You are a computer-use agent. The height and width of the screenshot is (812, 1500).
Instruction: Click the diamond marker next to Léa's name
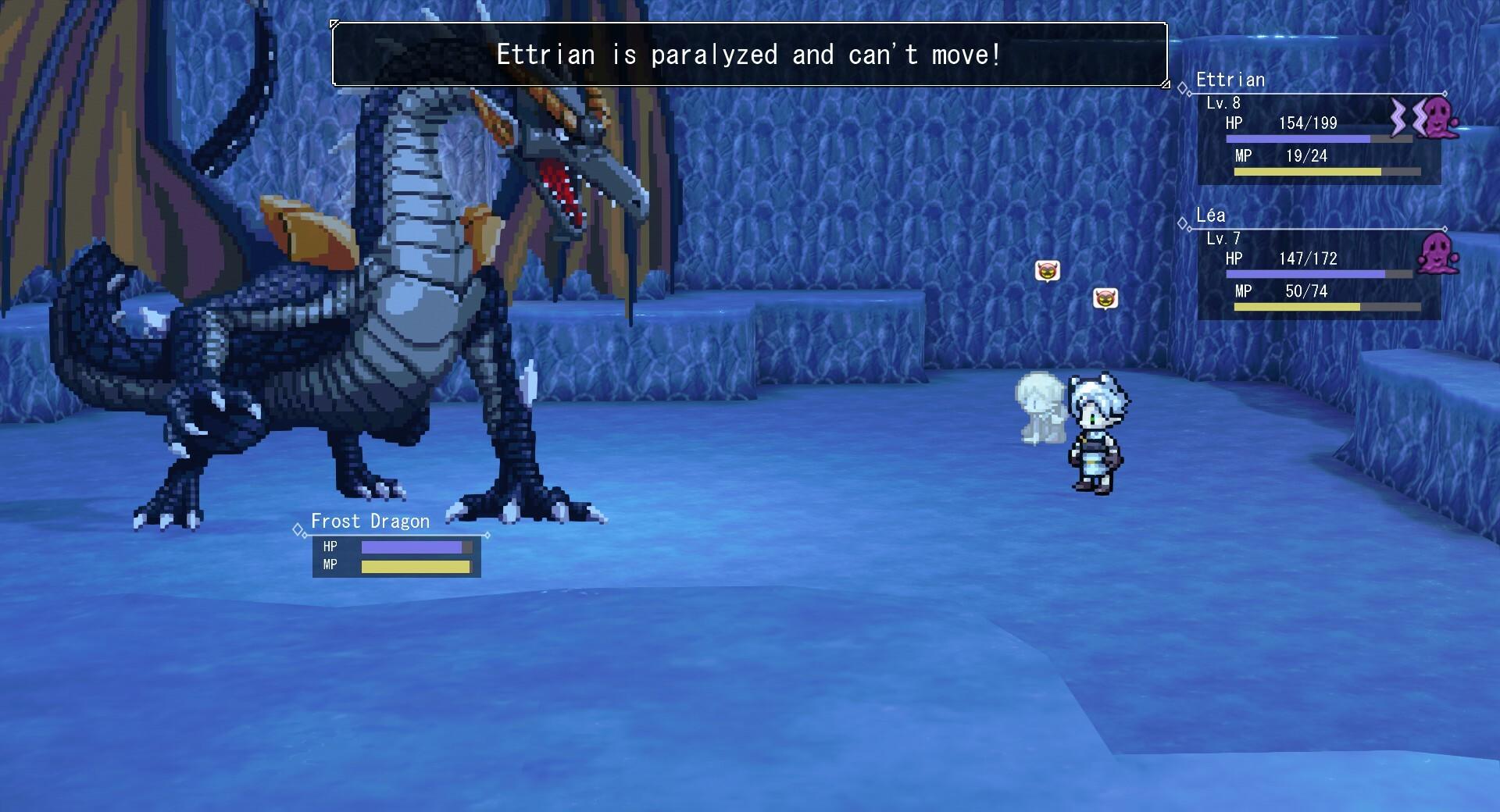click(x=1181, y=224)
